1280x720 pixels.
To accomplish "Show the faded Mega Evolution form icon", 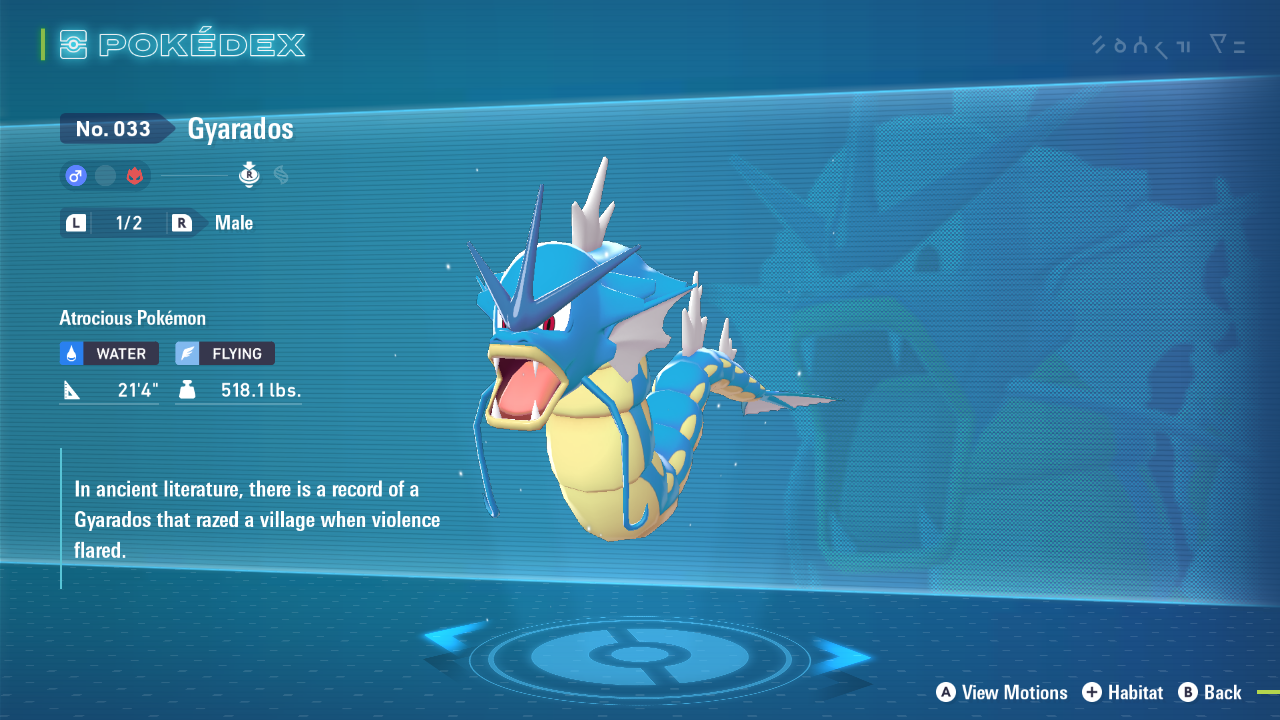I will pyautogui.click(x=281, y=176).
